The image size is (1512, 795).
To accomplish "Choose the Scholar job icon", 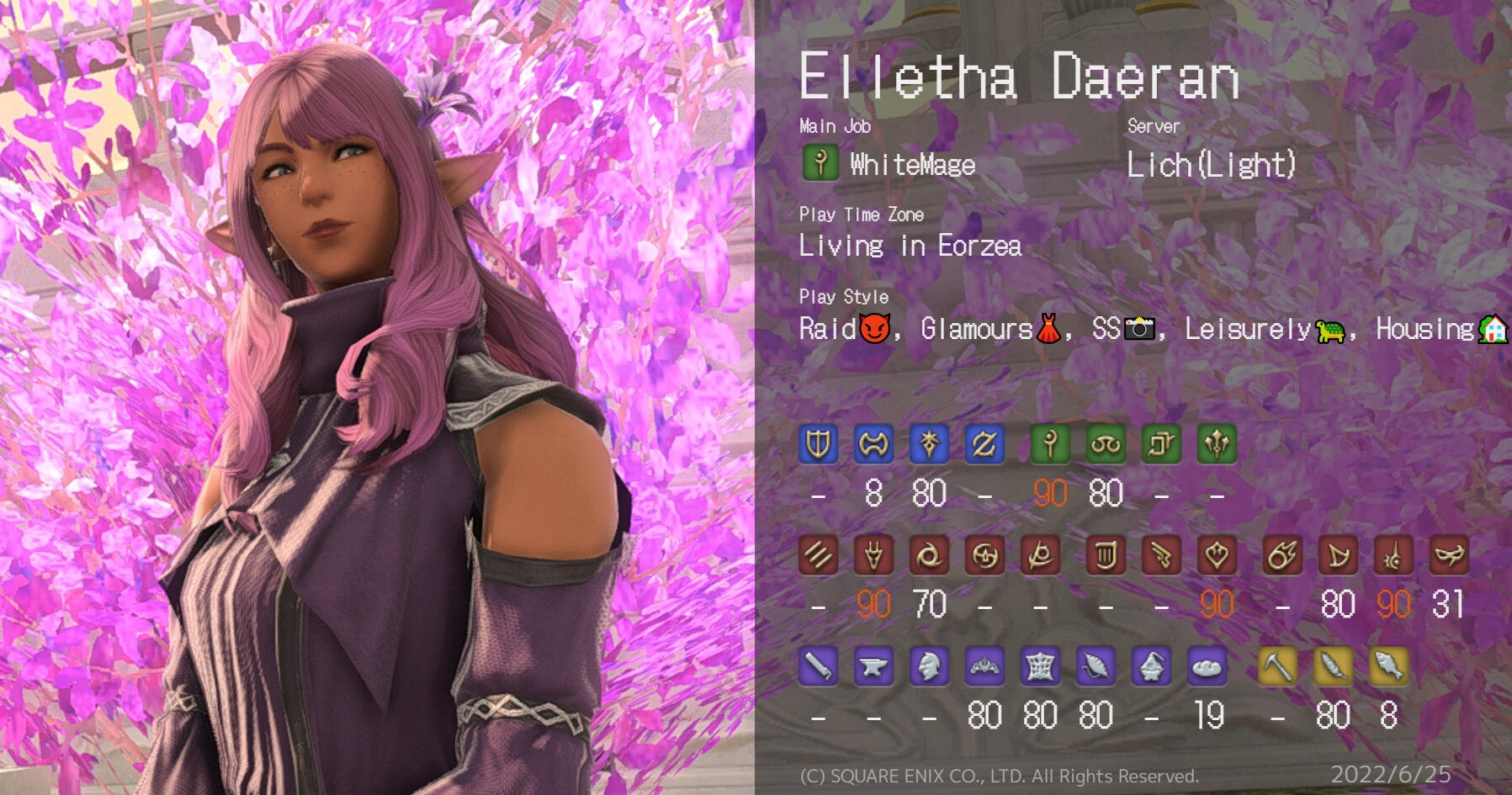I will tap(1106, 444).
